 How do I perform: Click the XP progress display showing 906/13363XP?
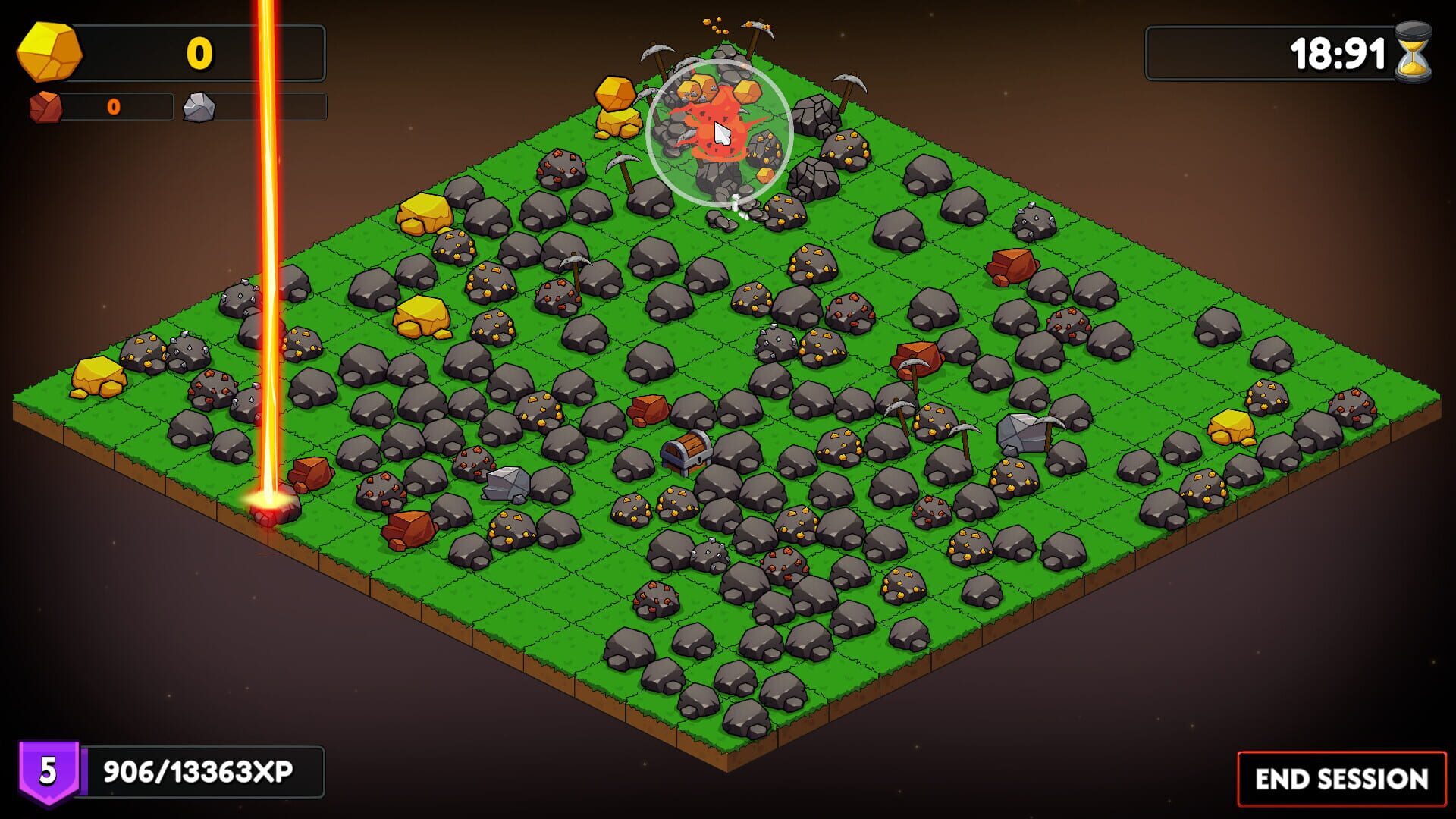pyautogui.click(x=199, y=770)
